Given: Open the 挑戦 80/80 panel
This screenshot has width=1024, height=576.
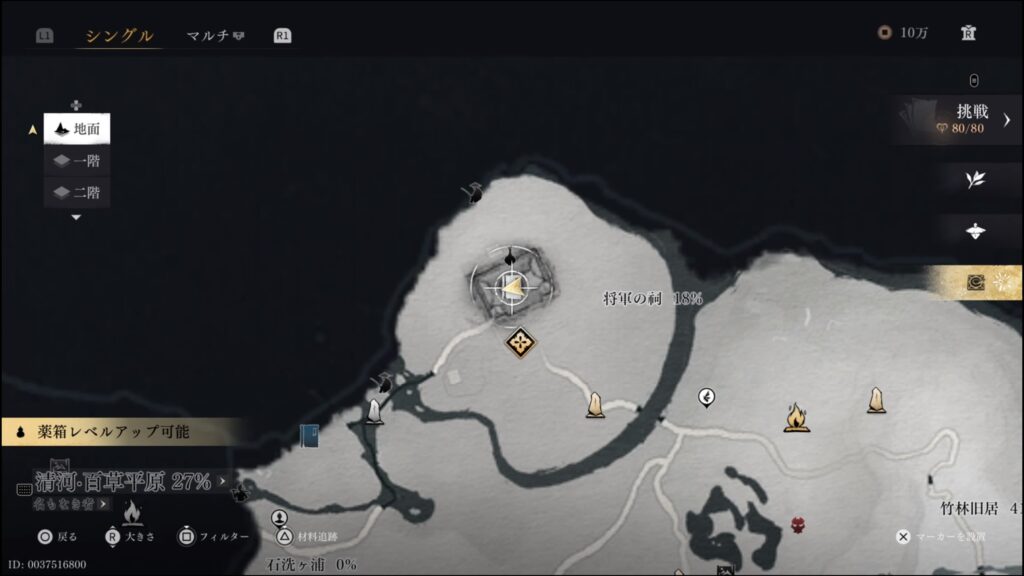Looking at the screenshot, I should coord(962,119).
